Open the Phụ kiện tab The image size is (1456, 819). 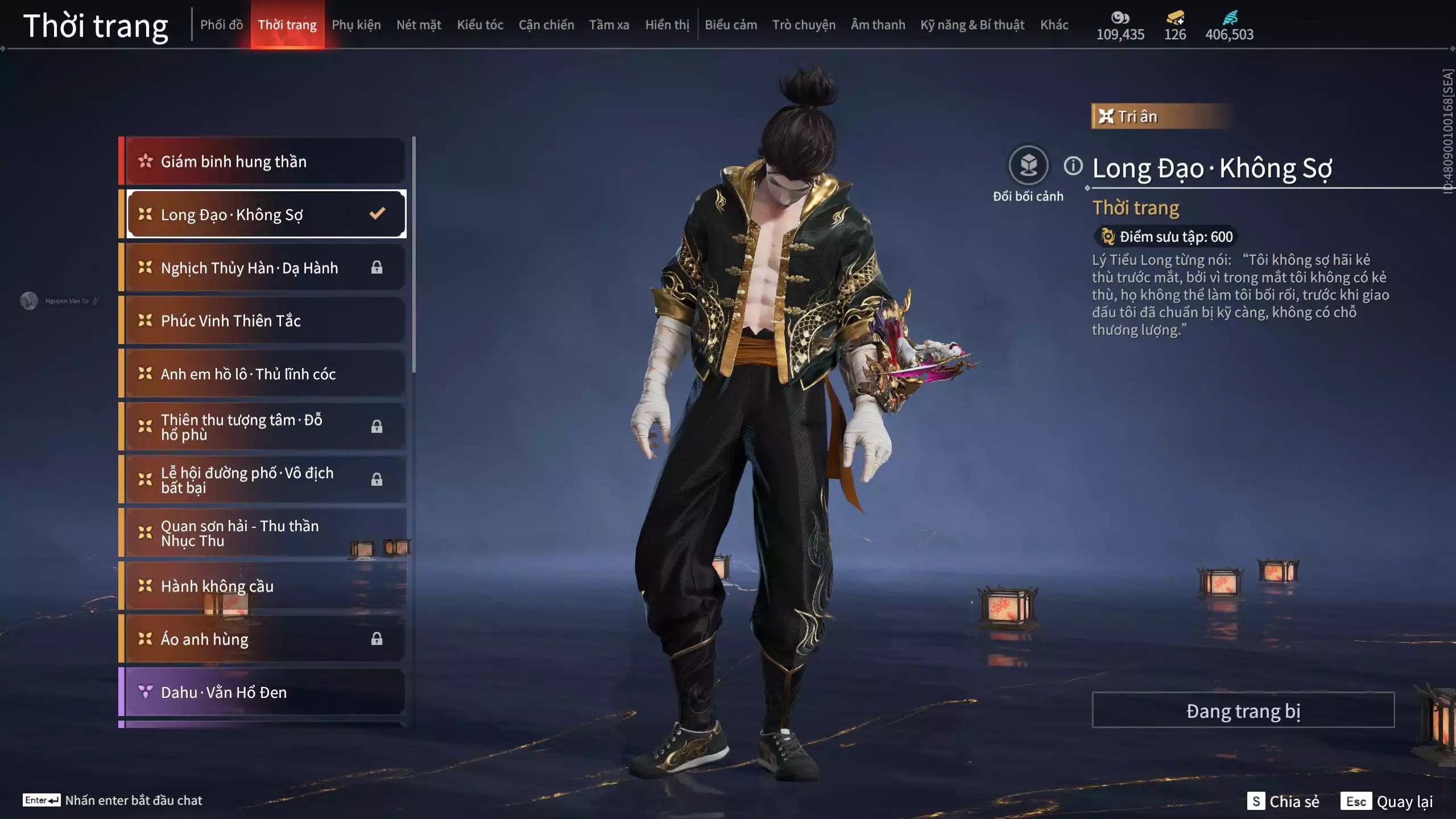click(x=356, y=25)
